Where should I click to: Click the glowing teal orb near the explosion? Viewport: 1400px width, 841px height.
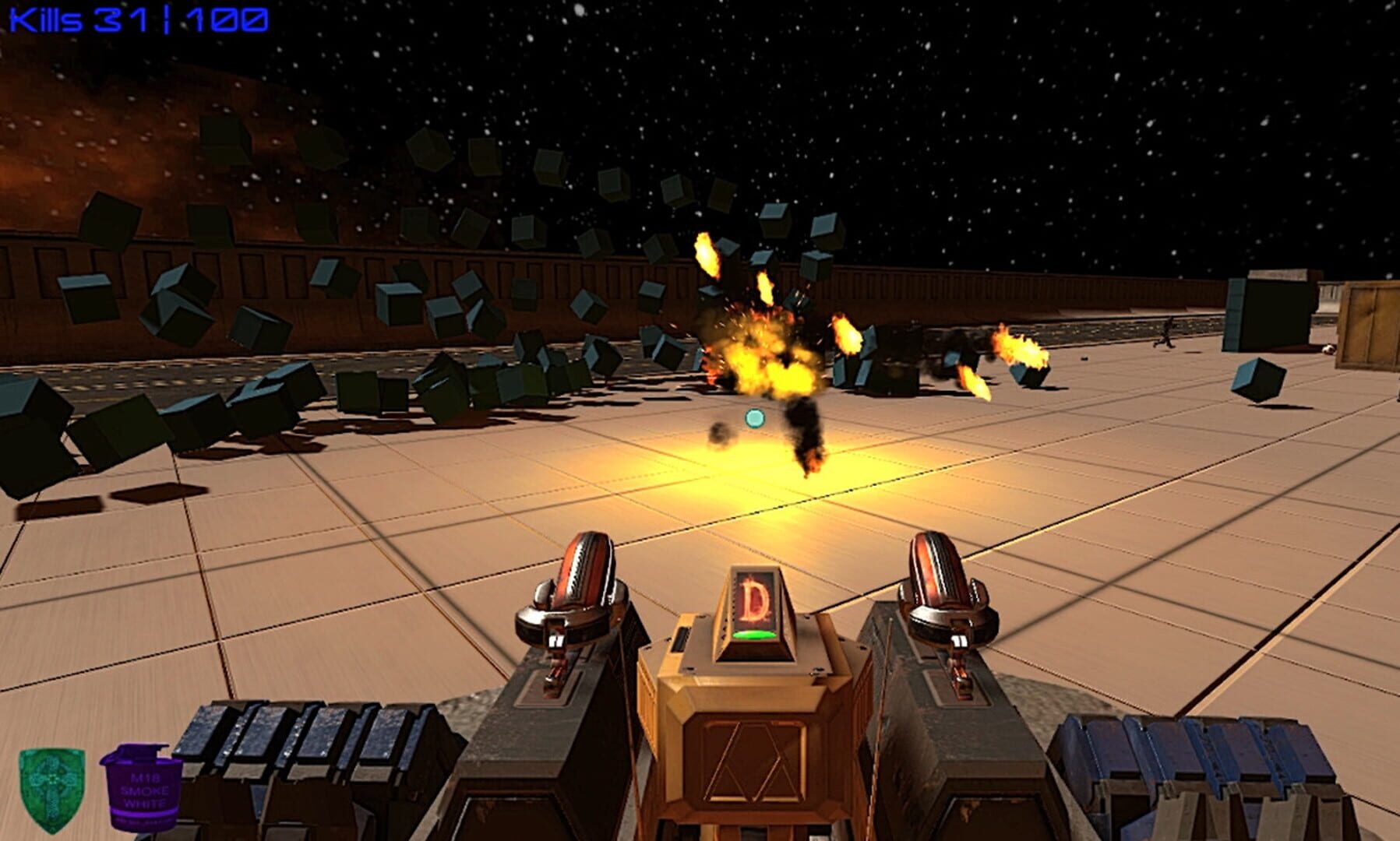coord(754,417)
